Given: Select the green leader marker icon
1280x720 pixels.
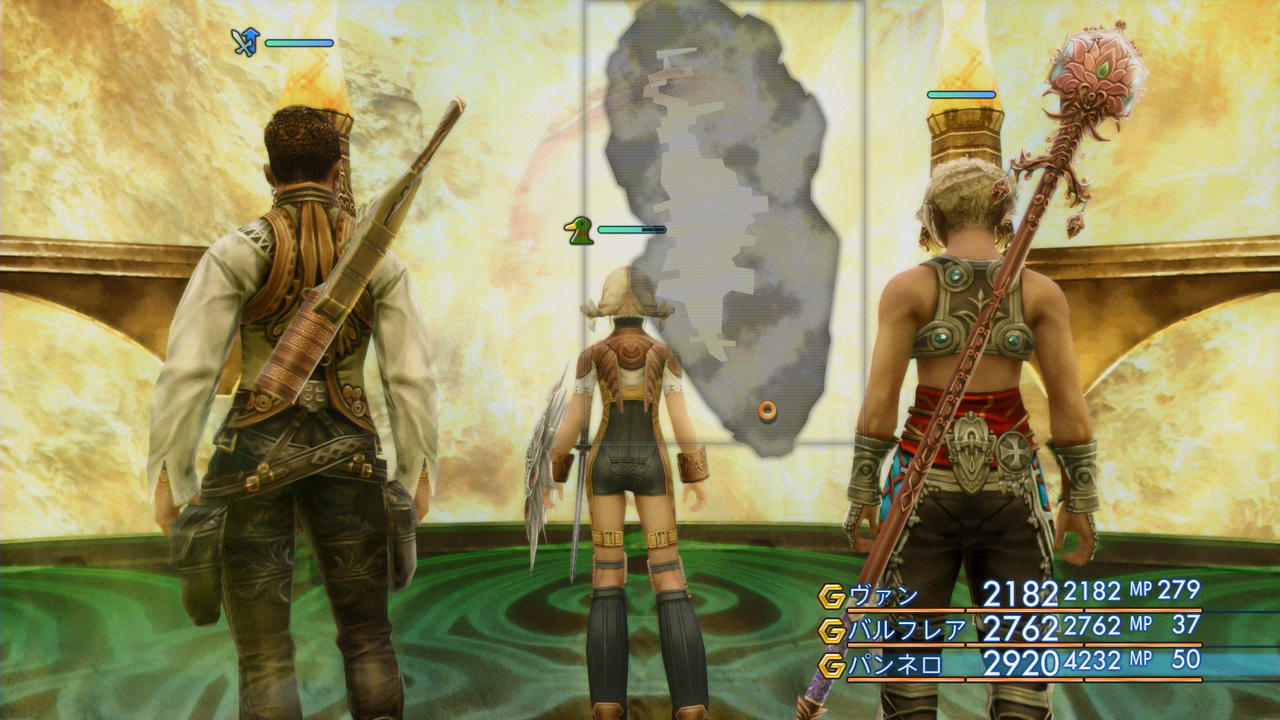Looking at the screenshot, I should [577, 231].
